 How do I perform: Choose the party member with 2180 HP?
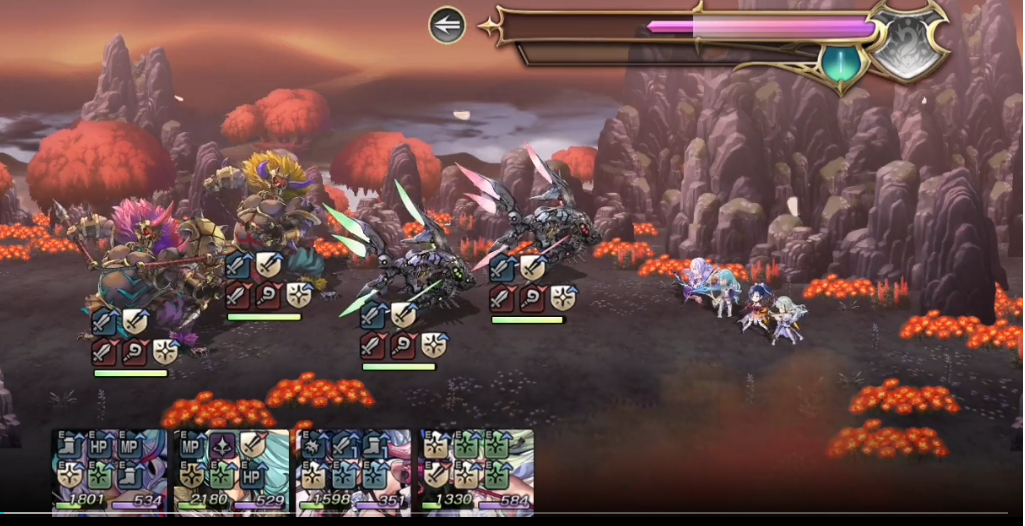(232, 471)
